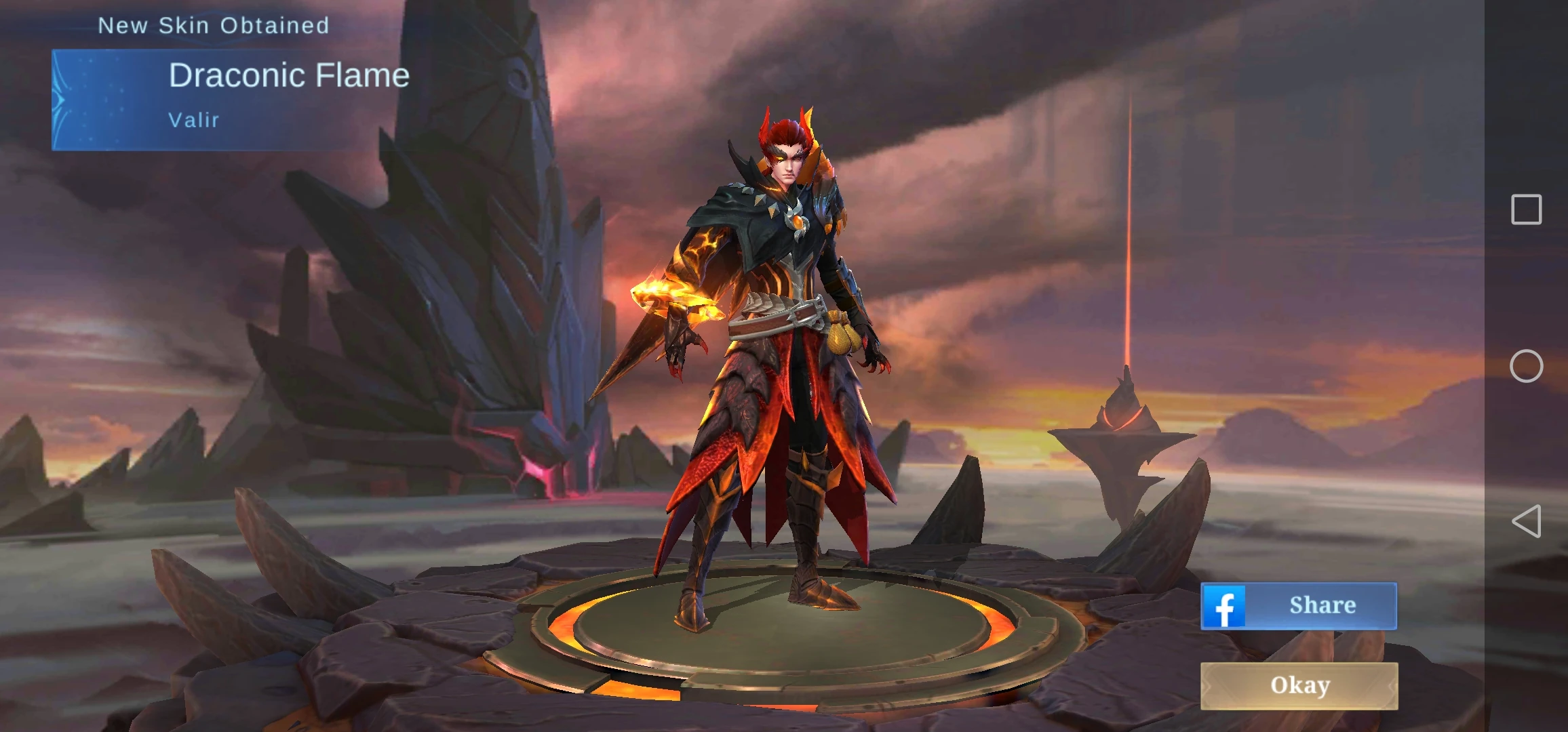Open details under the Valir name label
This screenshot has width=1568, height=732.
click(x=193, y=120)
